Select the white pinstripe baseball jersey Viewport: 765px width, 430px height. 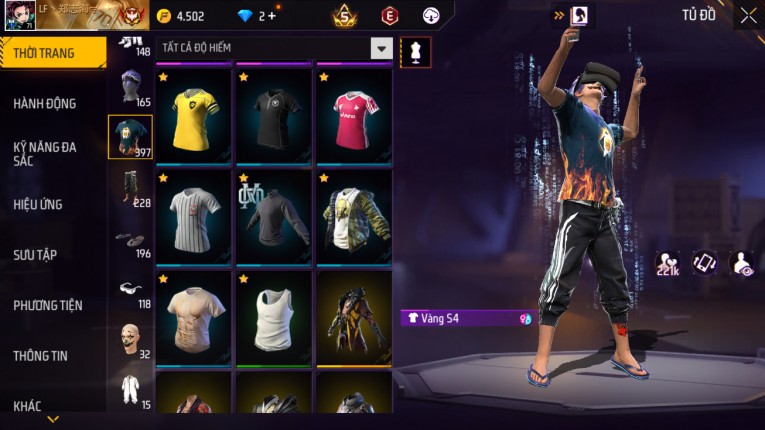194,215
